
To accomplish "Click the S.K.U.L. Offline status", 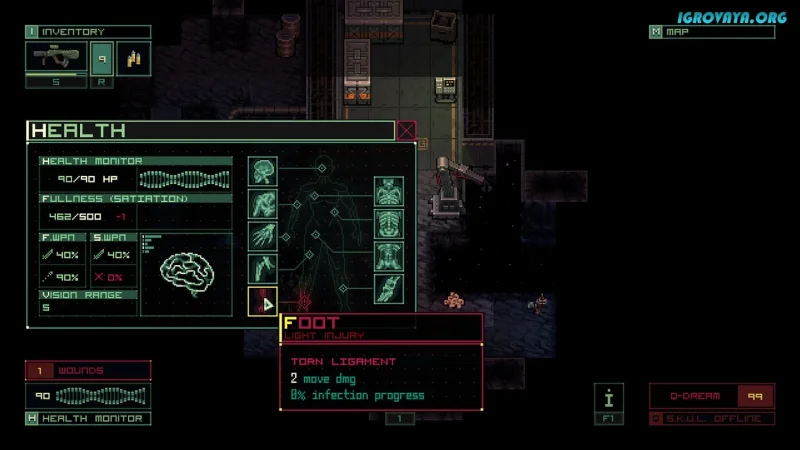I will pos(710,418).
